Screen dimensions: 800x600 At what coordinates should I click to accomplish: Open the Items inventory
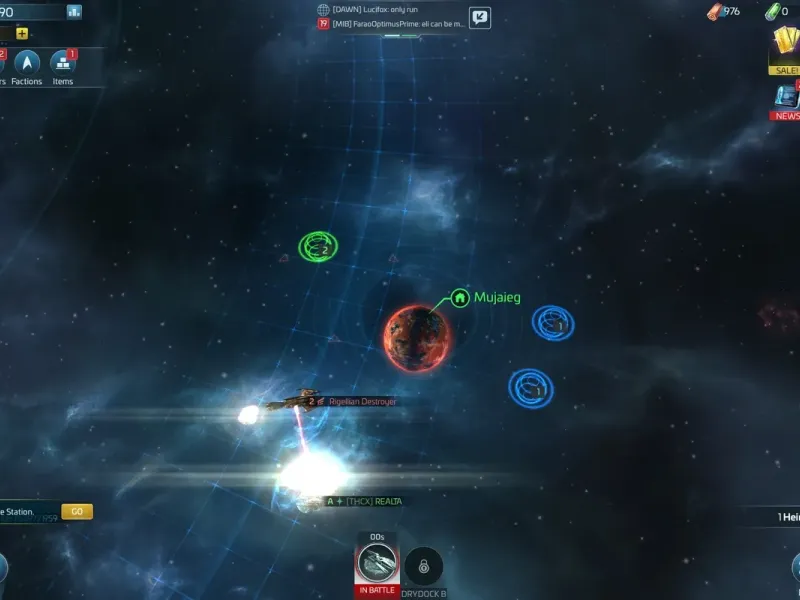[x=63, y=66]
